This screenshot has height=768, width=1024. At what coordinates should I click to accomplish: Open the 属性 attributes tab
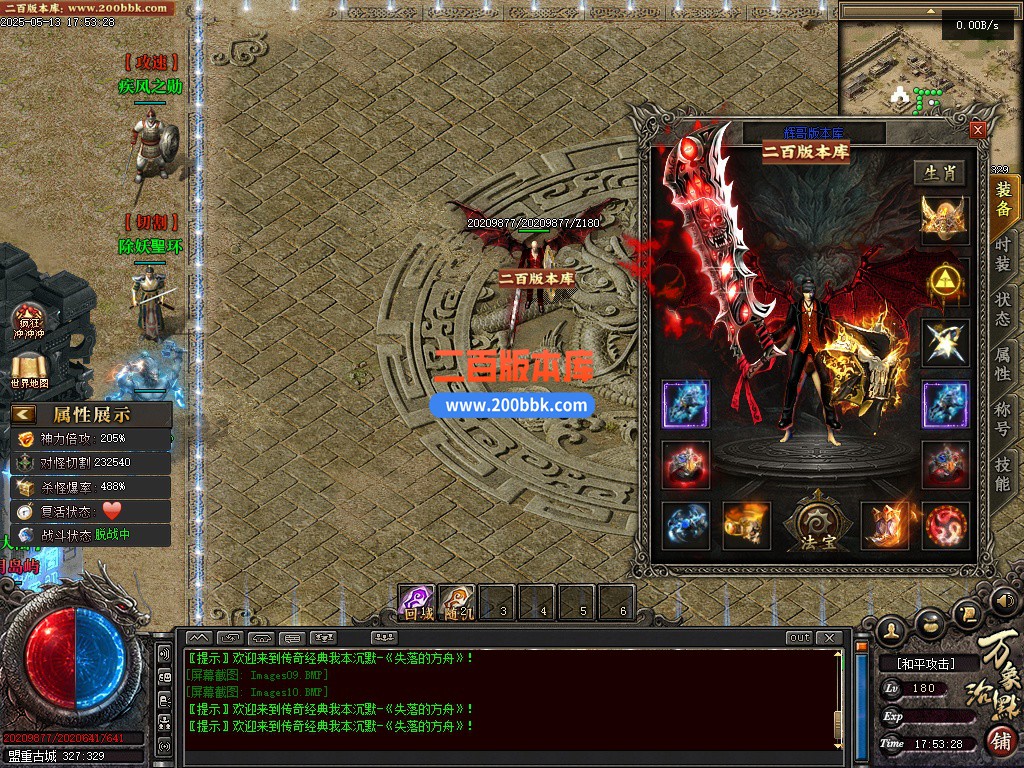pyautogui.click(x=1003, y=363)
